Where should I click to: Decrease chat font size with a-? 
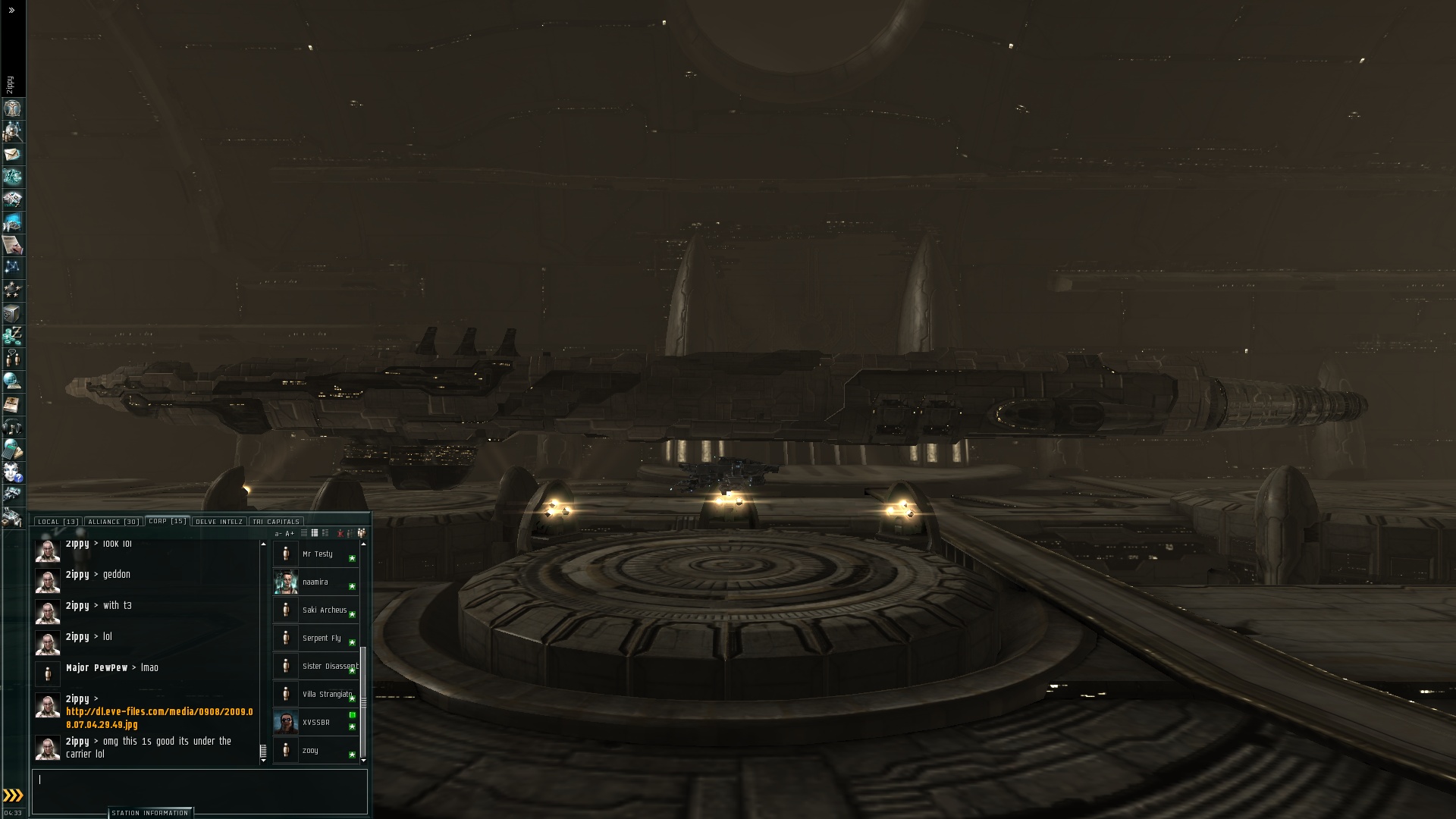pyautogui.click(x=278, y=534)
